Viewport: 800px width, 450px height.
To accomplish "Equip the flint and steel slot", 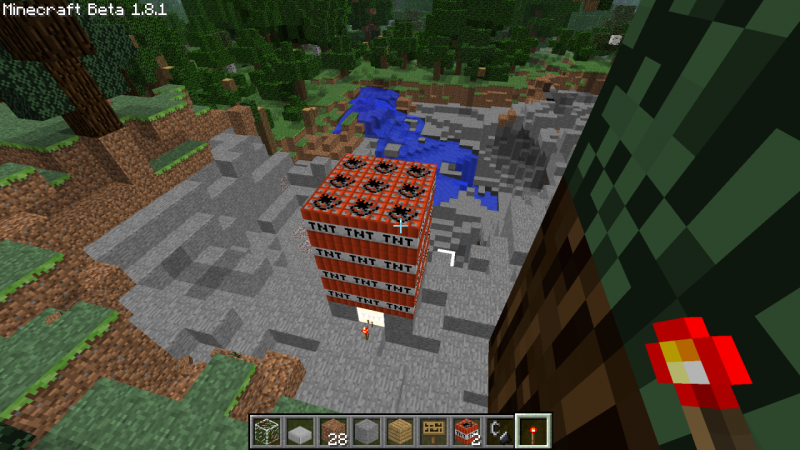I will pyautogui.click(x=500, y=431).
